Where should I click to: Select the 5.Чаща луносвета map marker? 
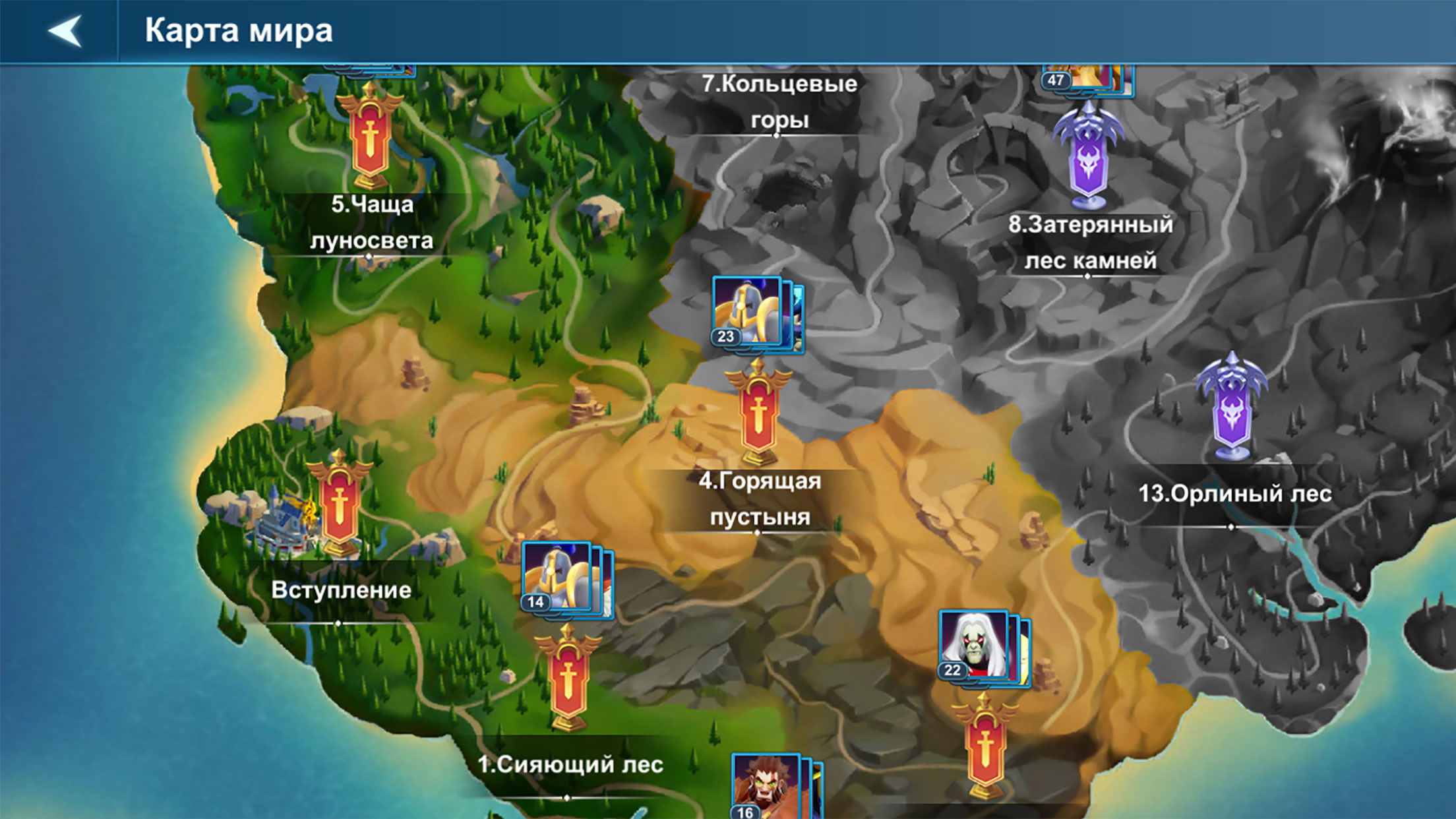(369, 137)
